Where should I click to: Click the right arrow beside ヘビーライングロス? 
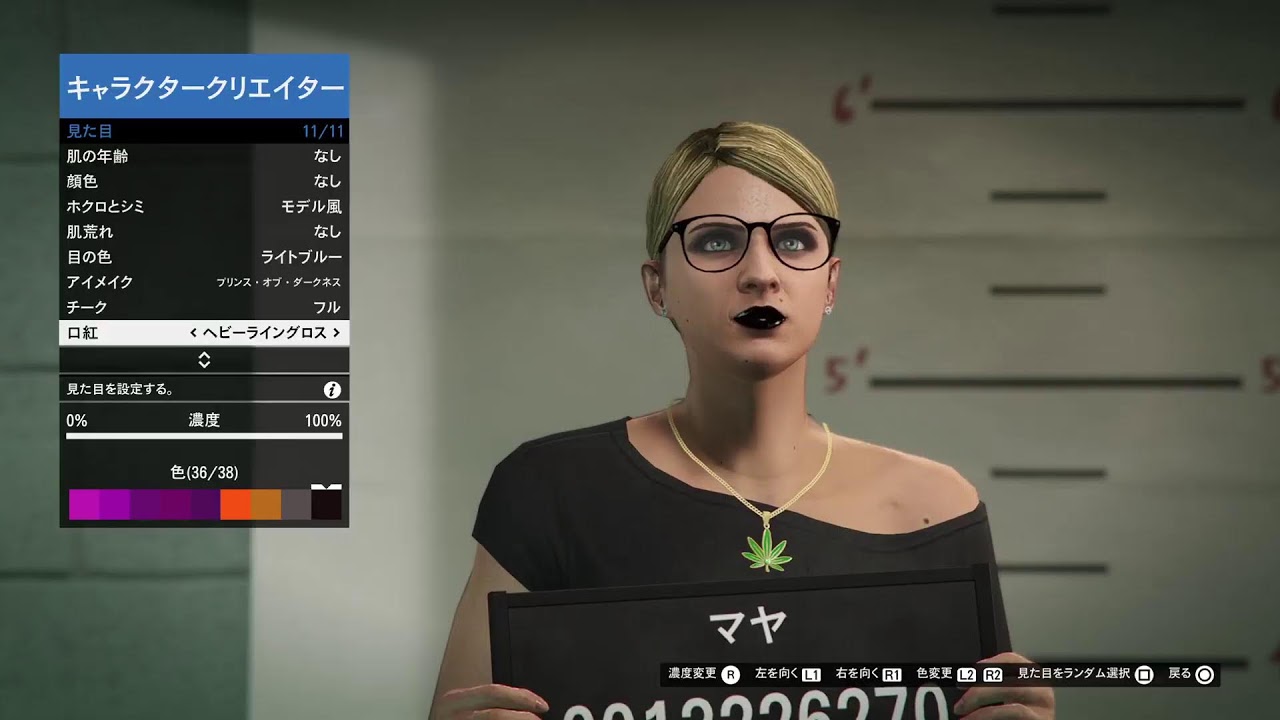[x=336, y=333]
